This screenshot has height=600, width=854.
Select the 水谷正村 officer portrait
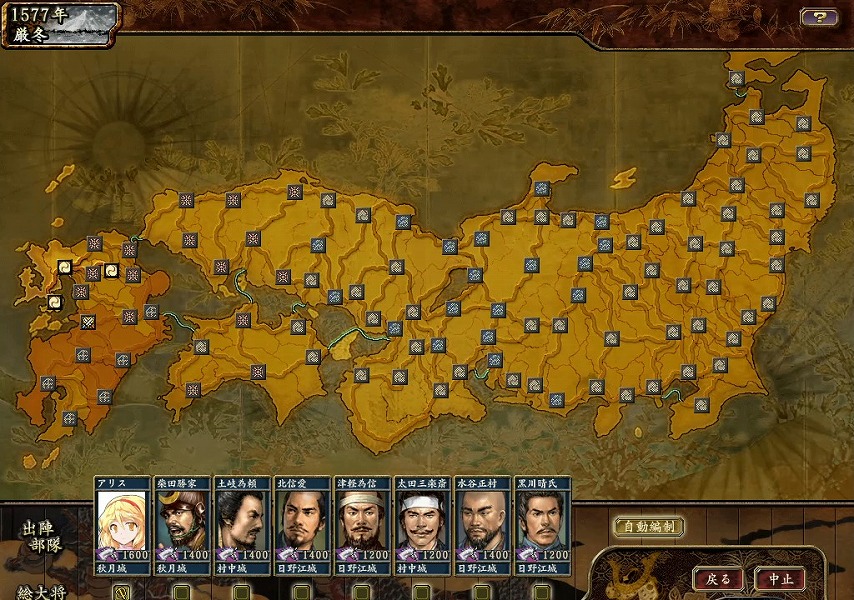(481, 521)
